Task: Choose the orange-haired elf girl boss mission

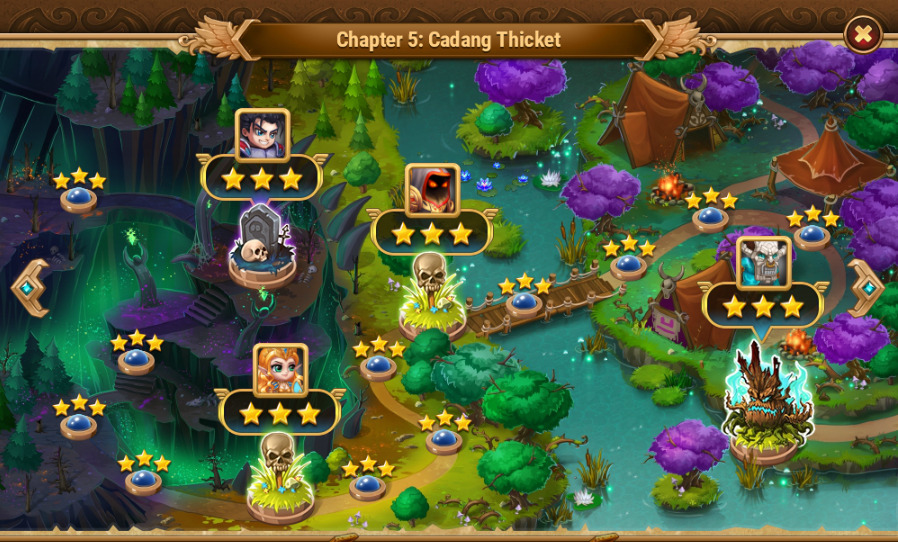Action: tap(280, 371)
